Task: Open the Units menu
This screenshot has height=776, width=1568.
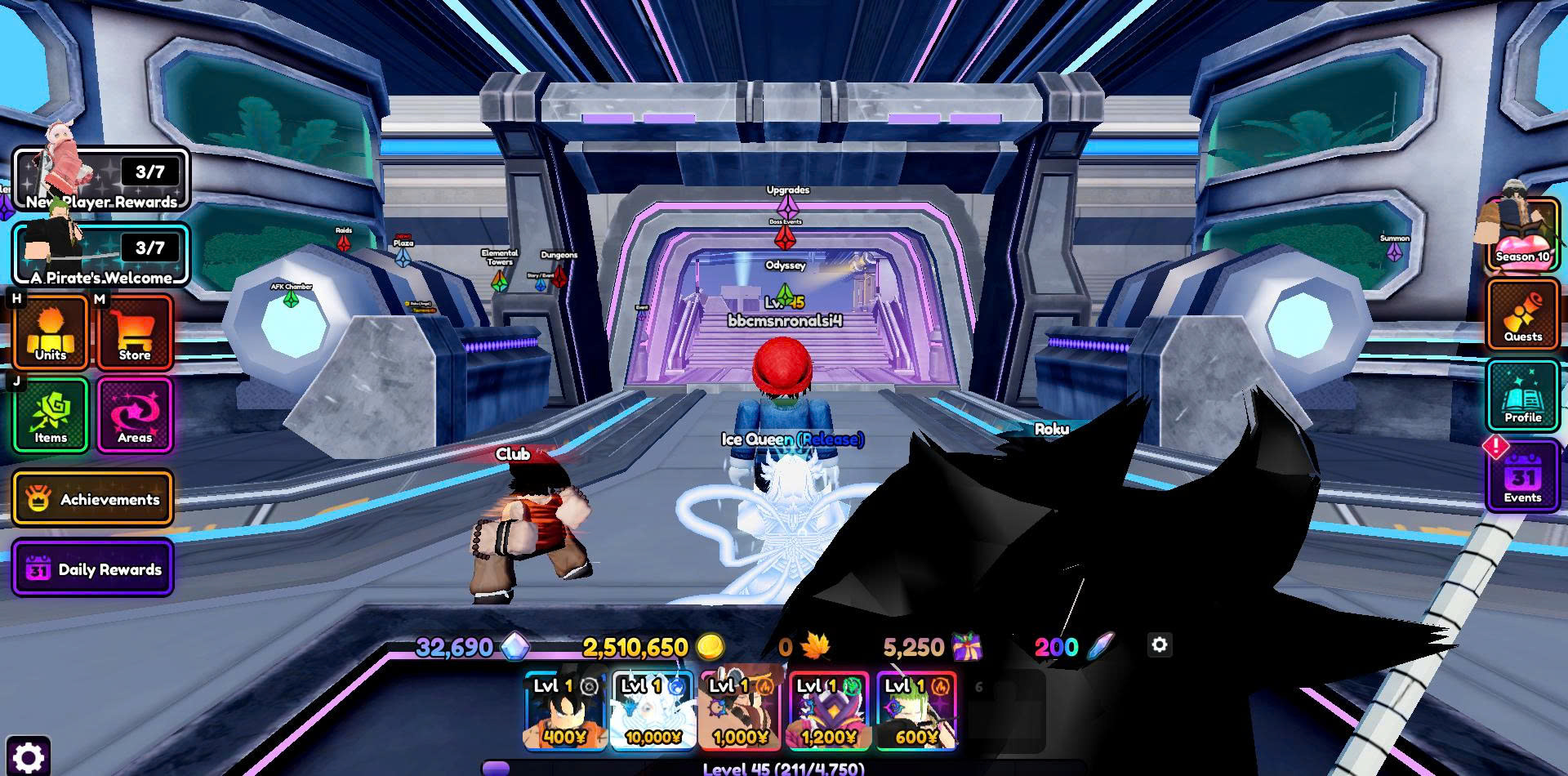Action: 51,332
